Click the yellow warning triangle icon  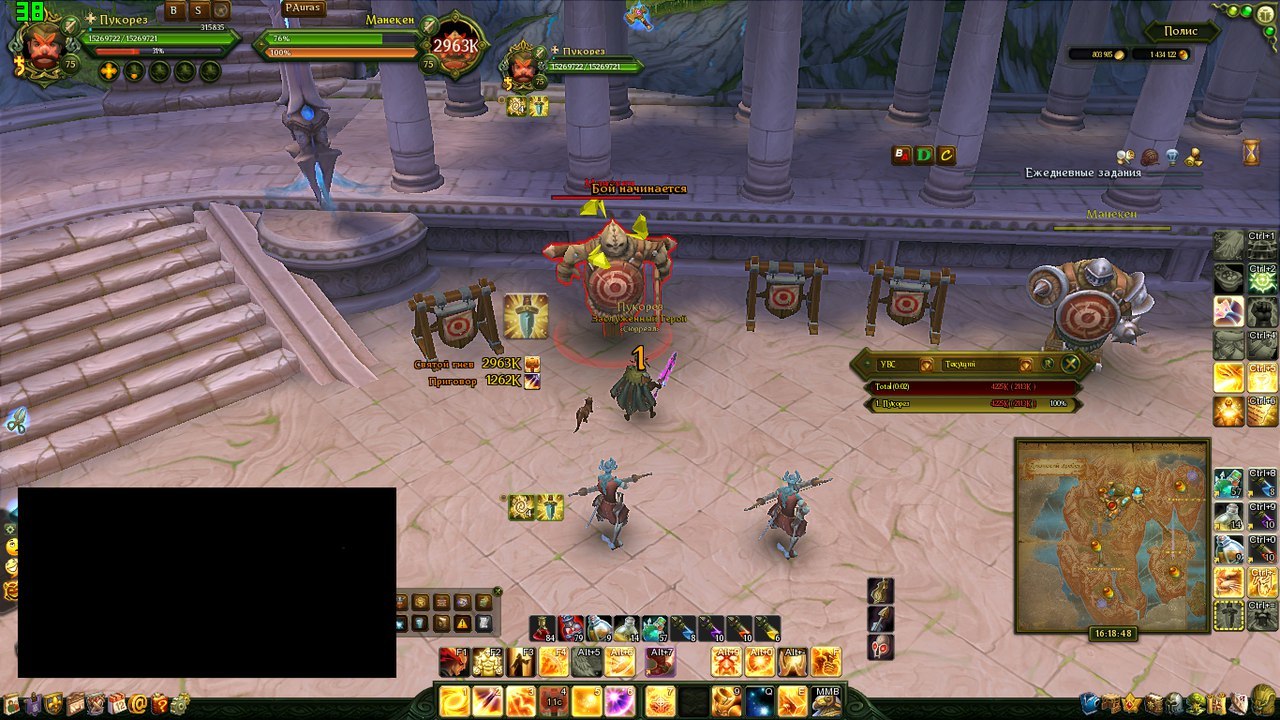click(x=463, y=623)
